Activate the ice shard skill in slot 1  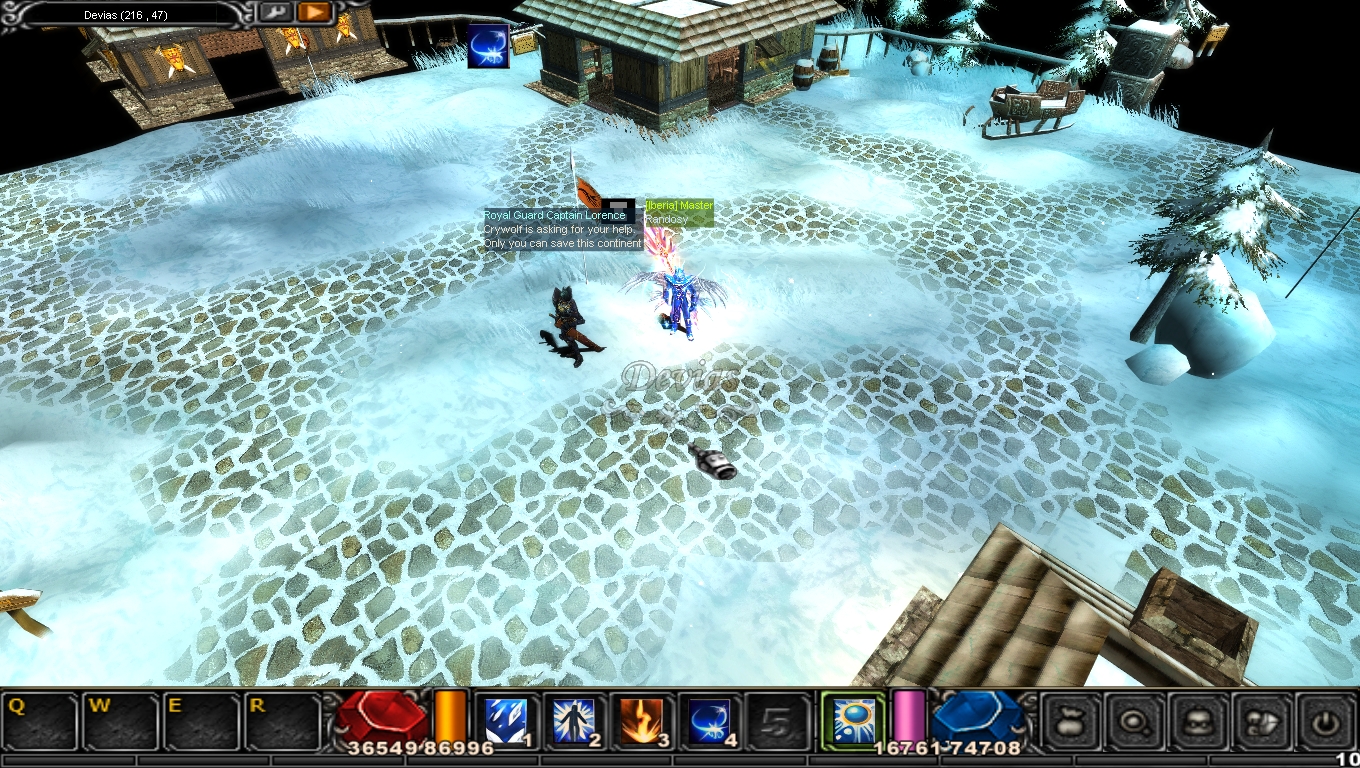506,721
